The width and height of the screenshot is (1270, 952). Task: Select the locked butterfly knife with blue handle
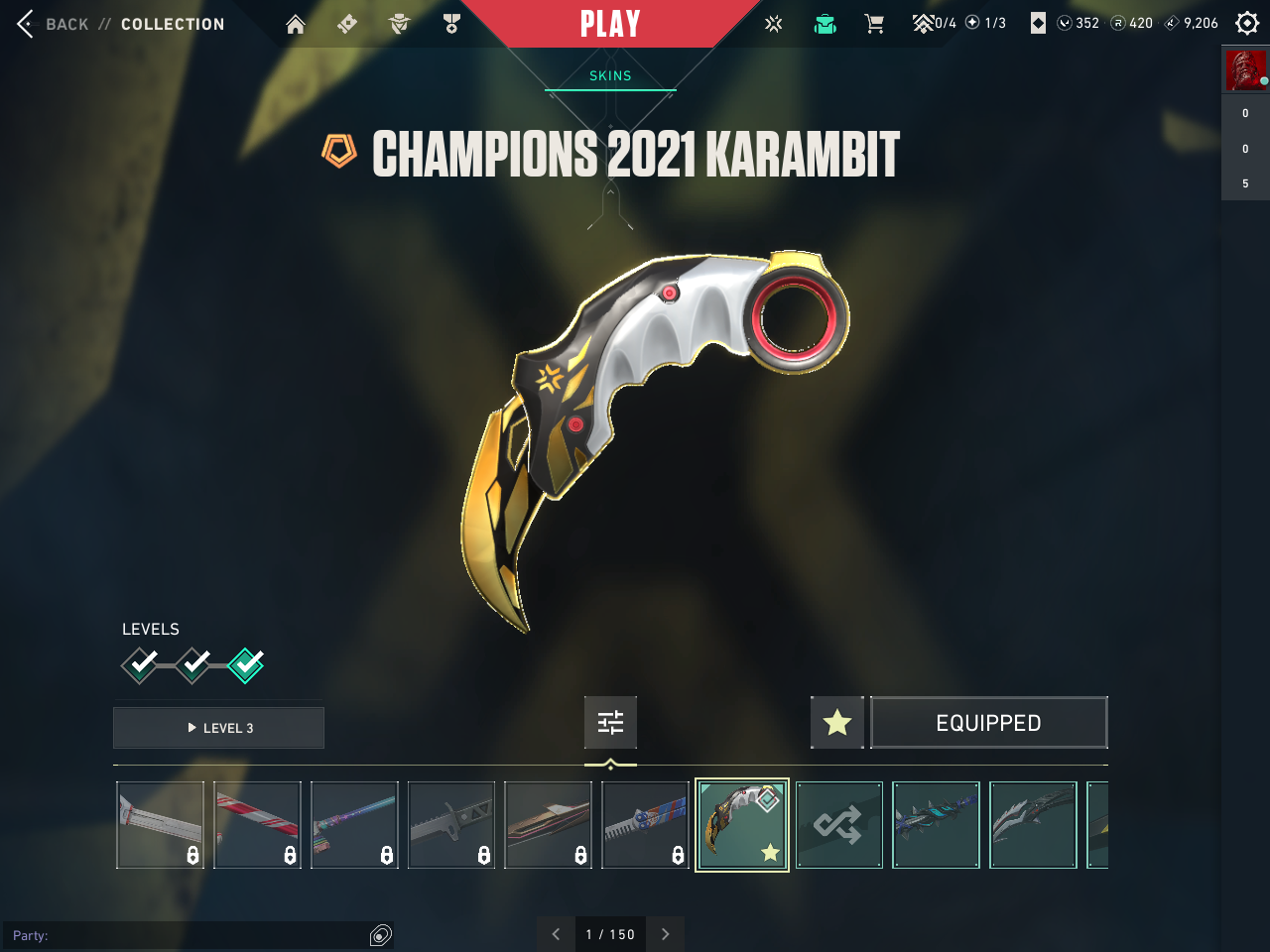click(645, 825)
